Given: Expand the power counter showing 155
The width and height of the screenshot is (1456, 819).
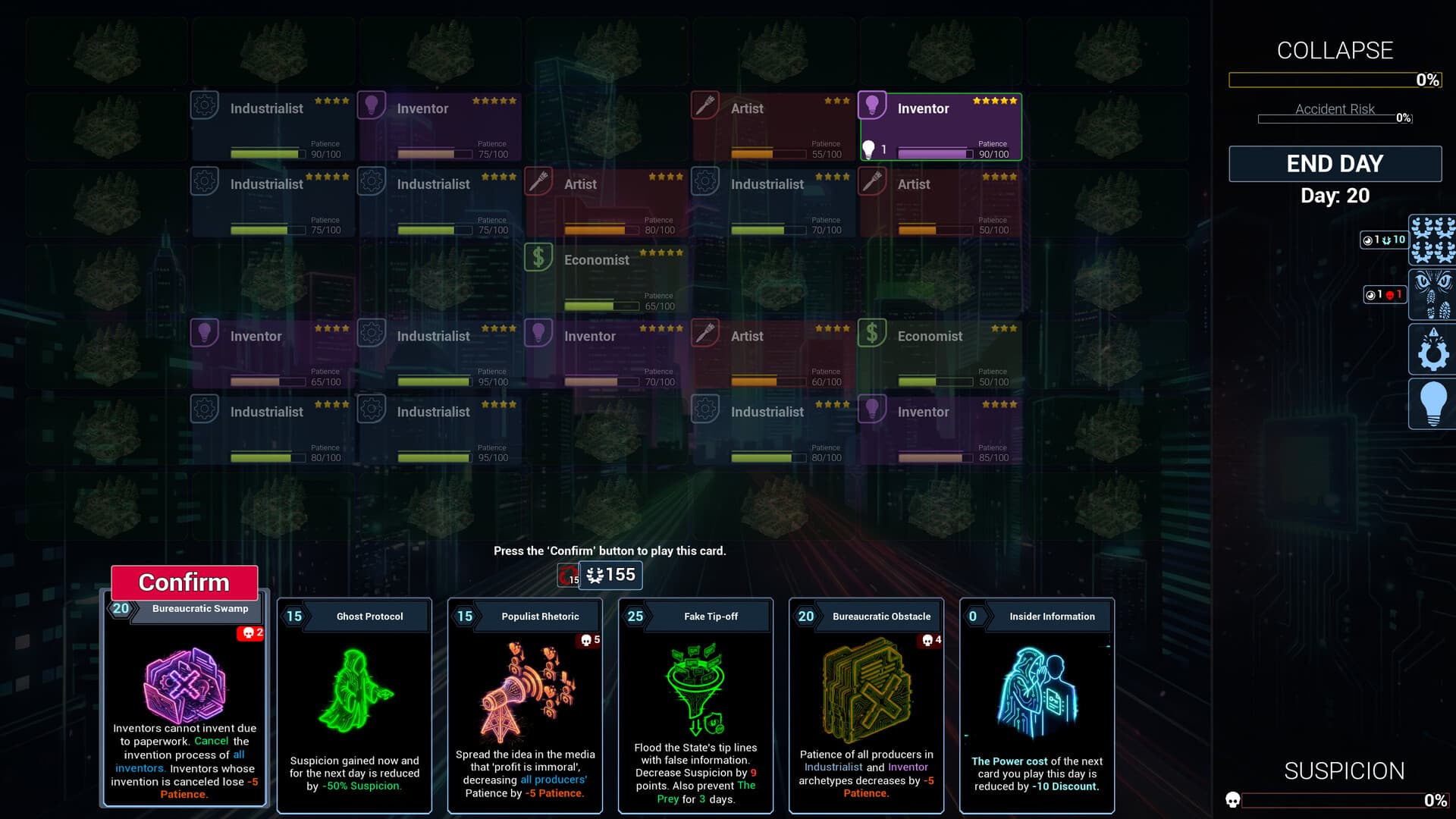Looking at the screenshot, I should click(610, 576).
